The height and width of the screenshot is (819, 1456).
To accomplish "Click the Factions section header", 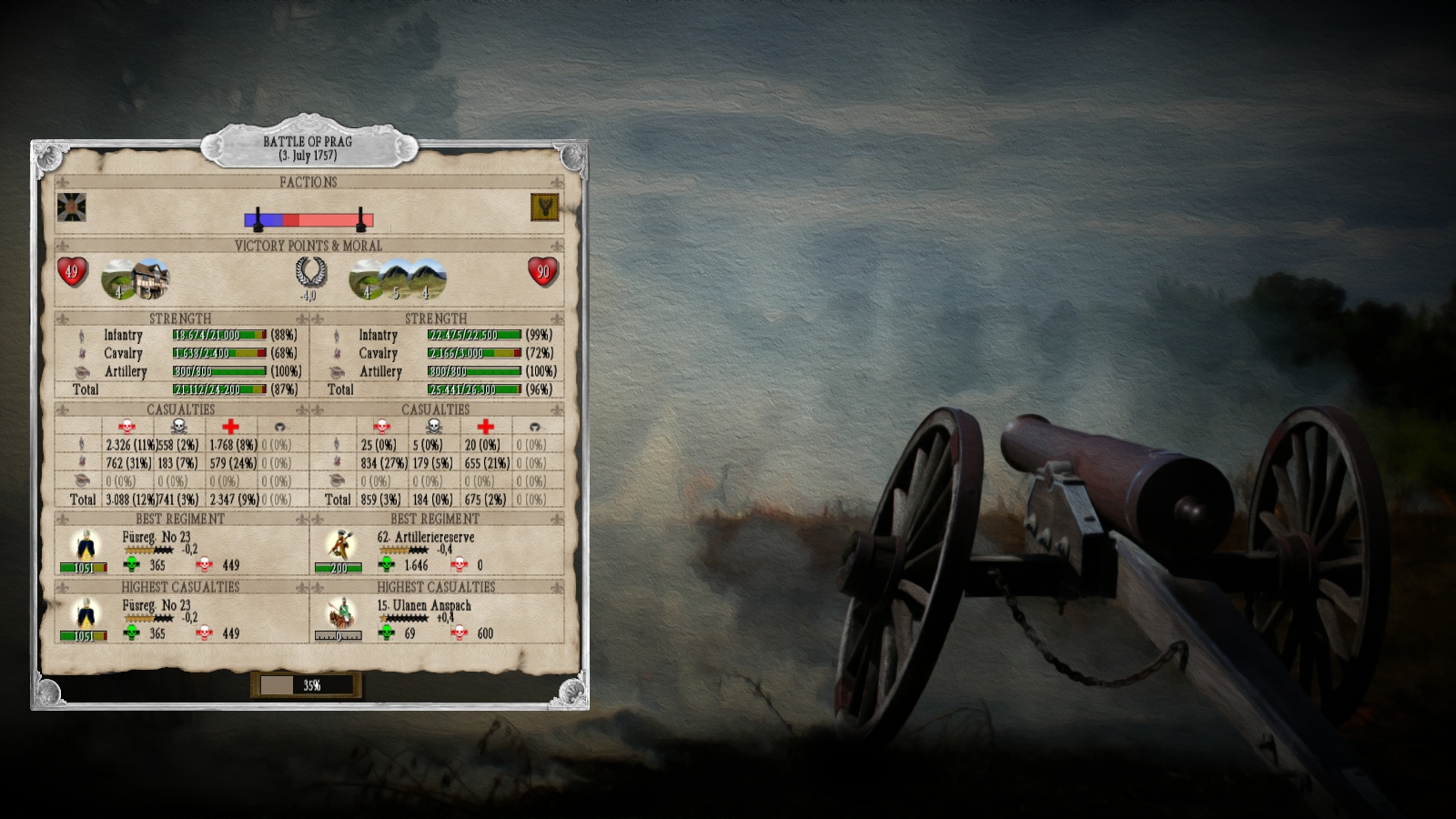I will click(x=309, y=182).
